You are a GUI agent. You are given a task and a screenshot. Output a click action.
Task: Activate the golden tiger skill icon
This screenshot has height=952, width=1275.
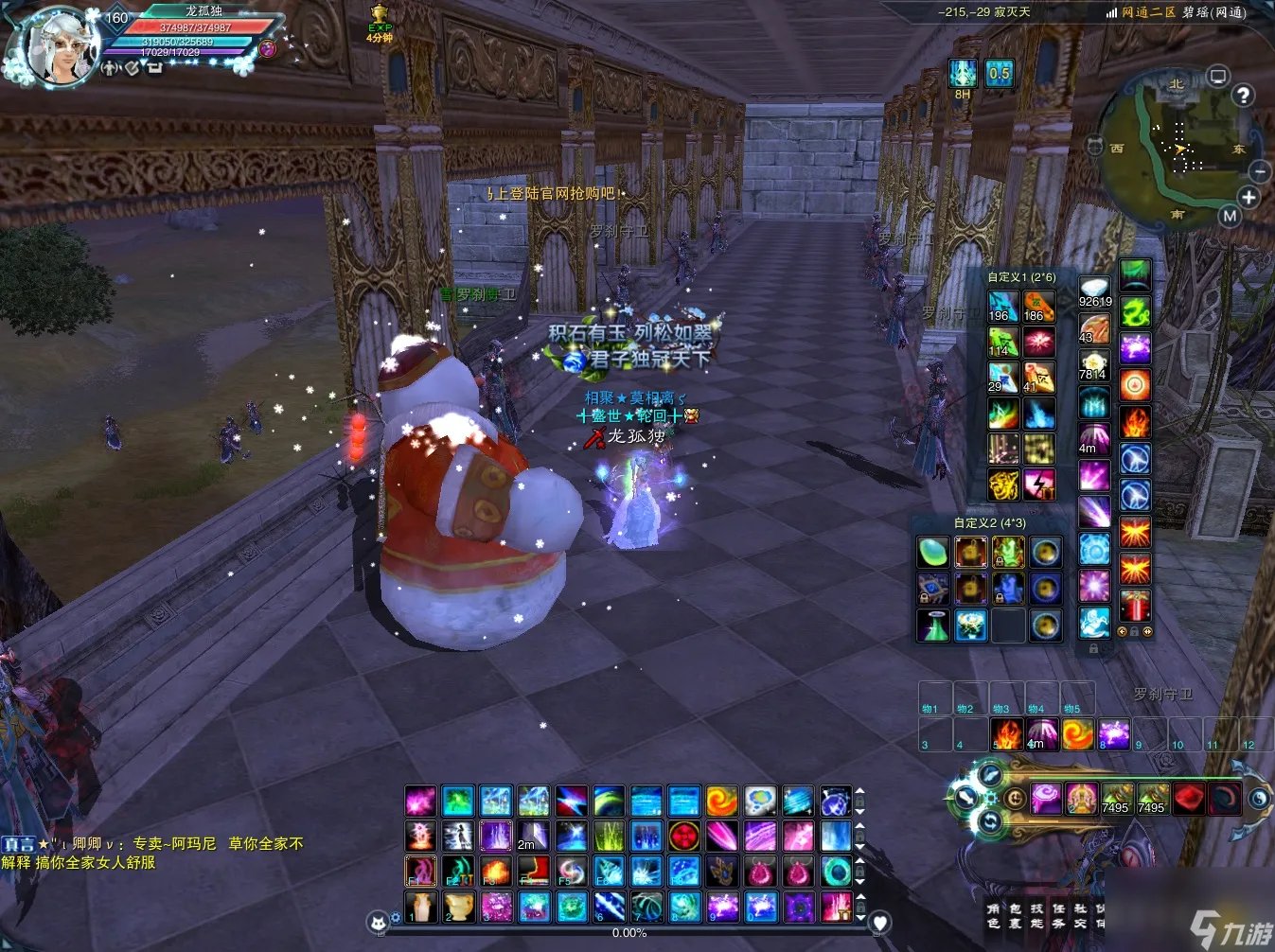coord(1003,485)
